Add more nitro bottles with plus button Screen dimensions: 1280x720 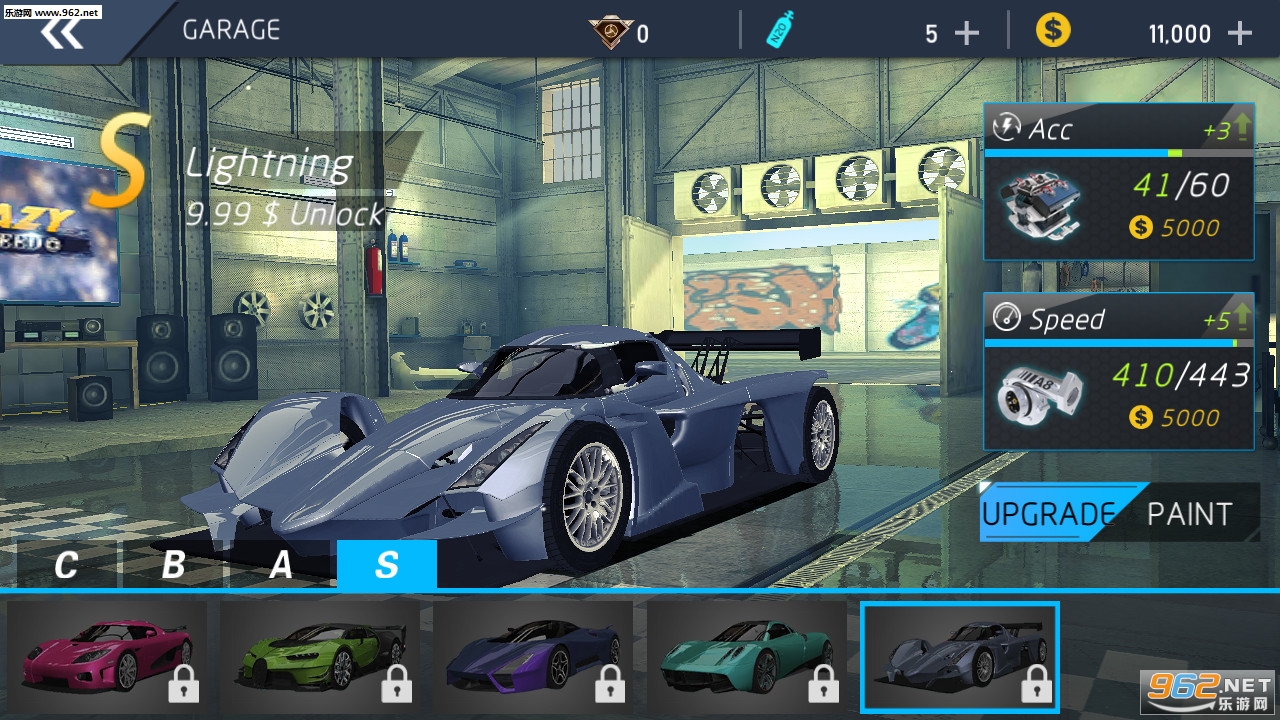(966, 34)
